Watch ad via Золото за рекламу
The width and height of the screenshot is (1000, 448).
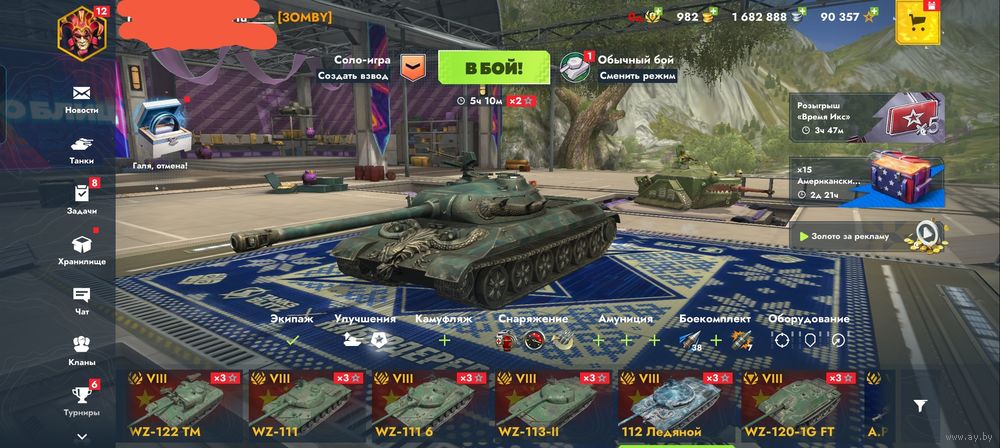coord(868,236)
